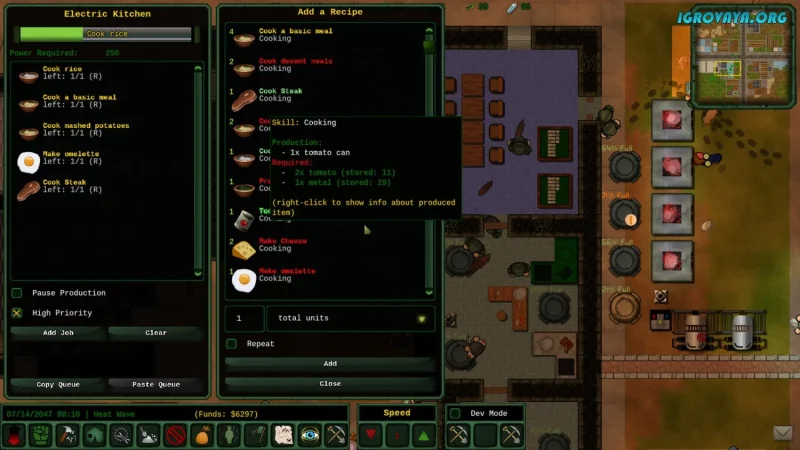Viewport: 800px width, 450px height.
Task: Clear the kitchen job queue
Action: [x=155, y=332]
